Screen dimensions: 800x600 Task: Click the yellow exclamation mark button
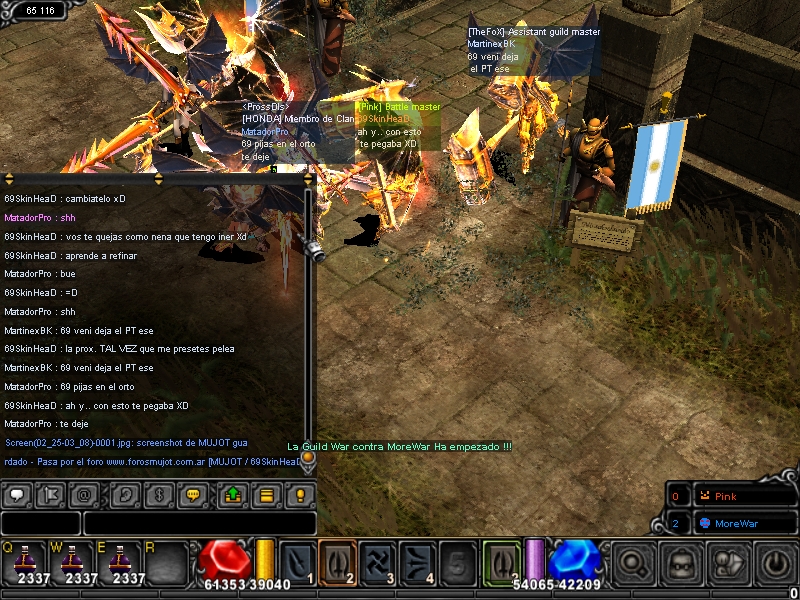[x=300, y=494]
